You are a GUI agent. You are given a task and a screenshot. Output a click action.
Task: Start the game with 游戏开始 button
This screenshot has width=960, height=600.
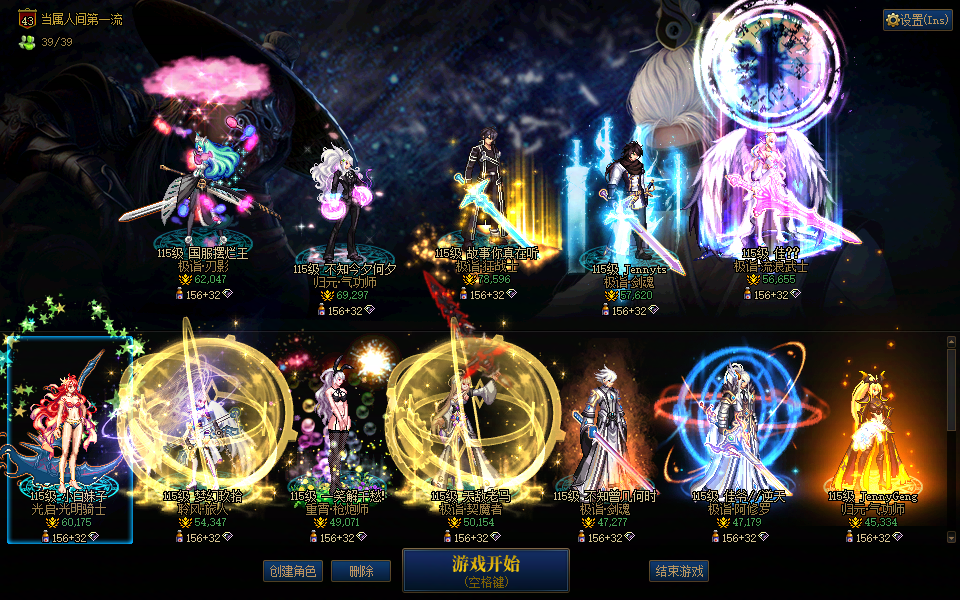coord(485,569)
